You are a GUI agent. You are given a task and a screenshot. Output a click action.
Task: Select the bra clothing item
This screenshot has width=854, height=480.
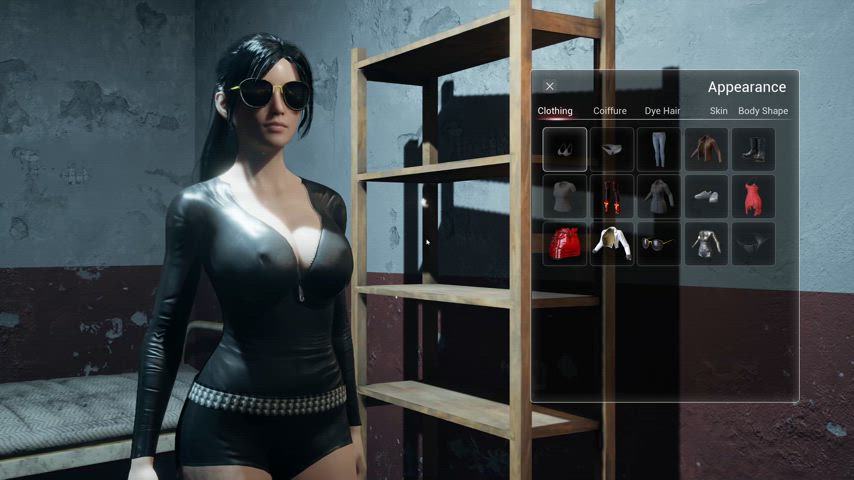(565, 149)
